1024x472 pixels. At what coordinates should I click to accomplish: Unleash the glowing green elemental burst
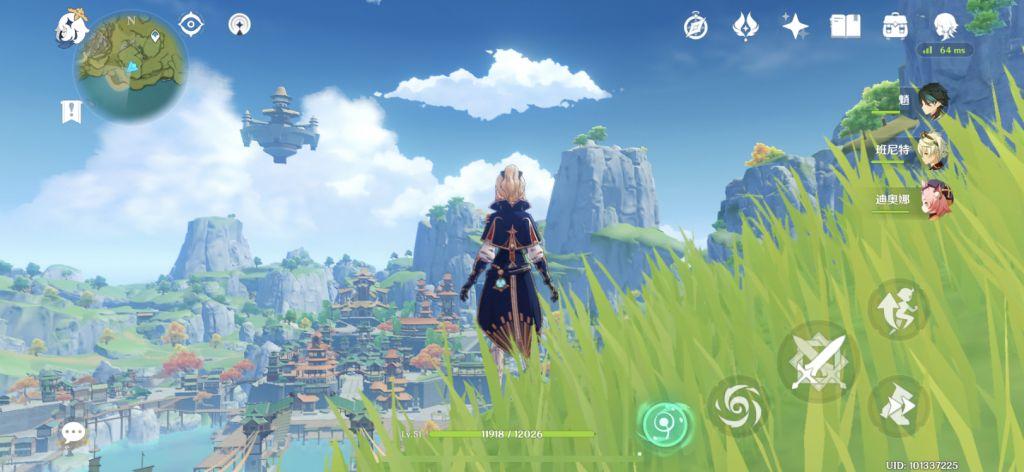tap(663, 423)
